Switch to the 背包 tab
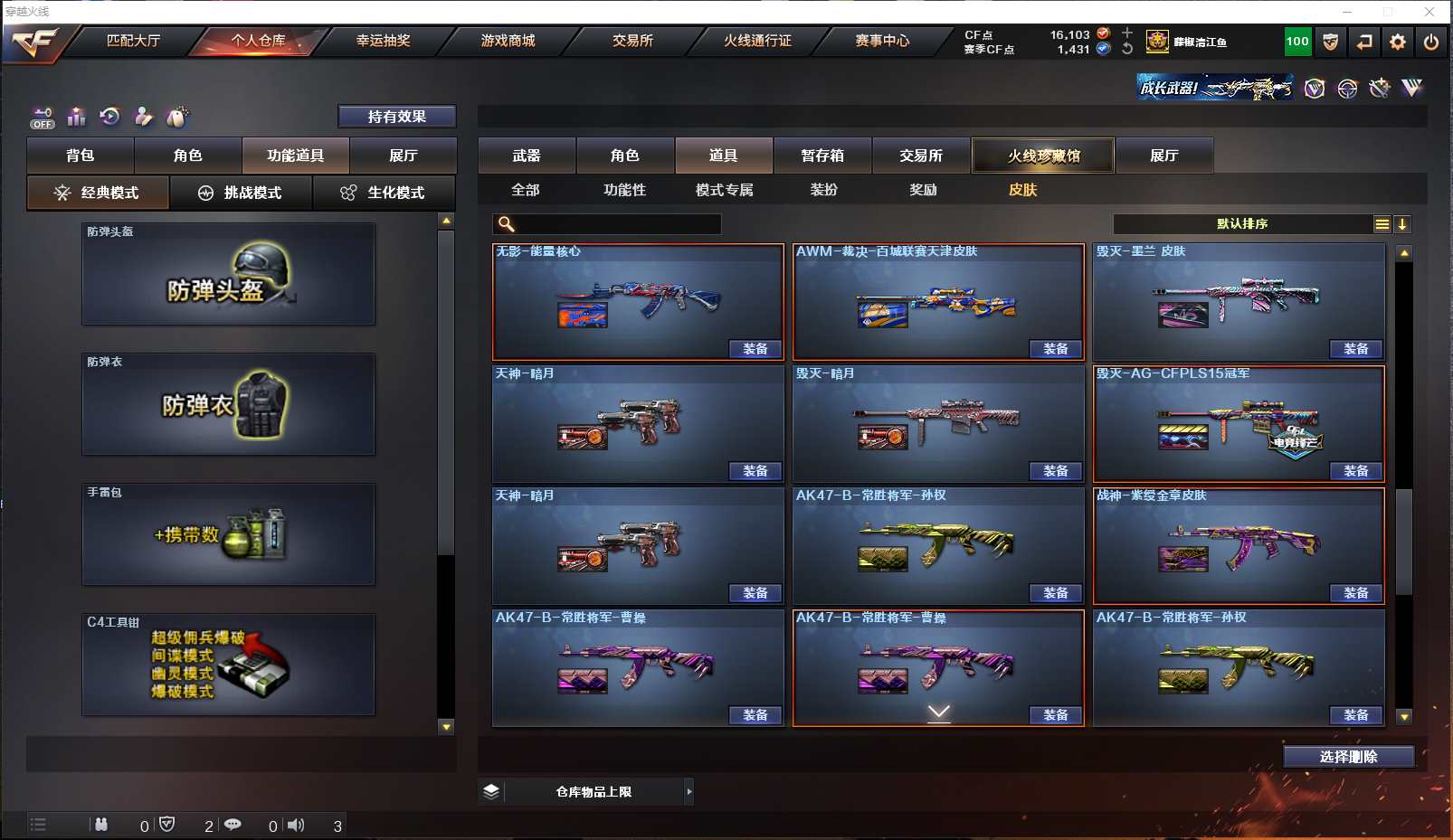This screenshot has height=840, width=1453. tap(81, 156)
